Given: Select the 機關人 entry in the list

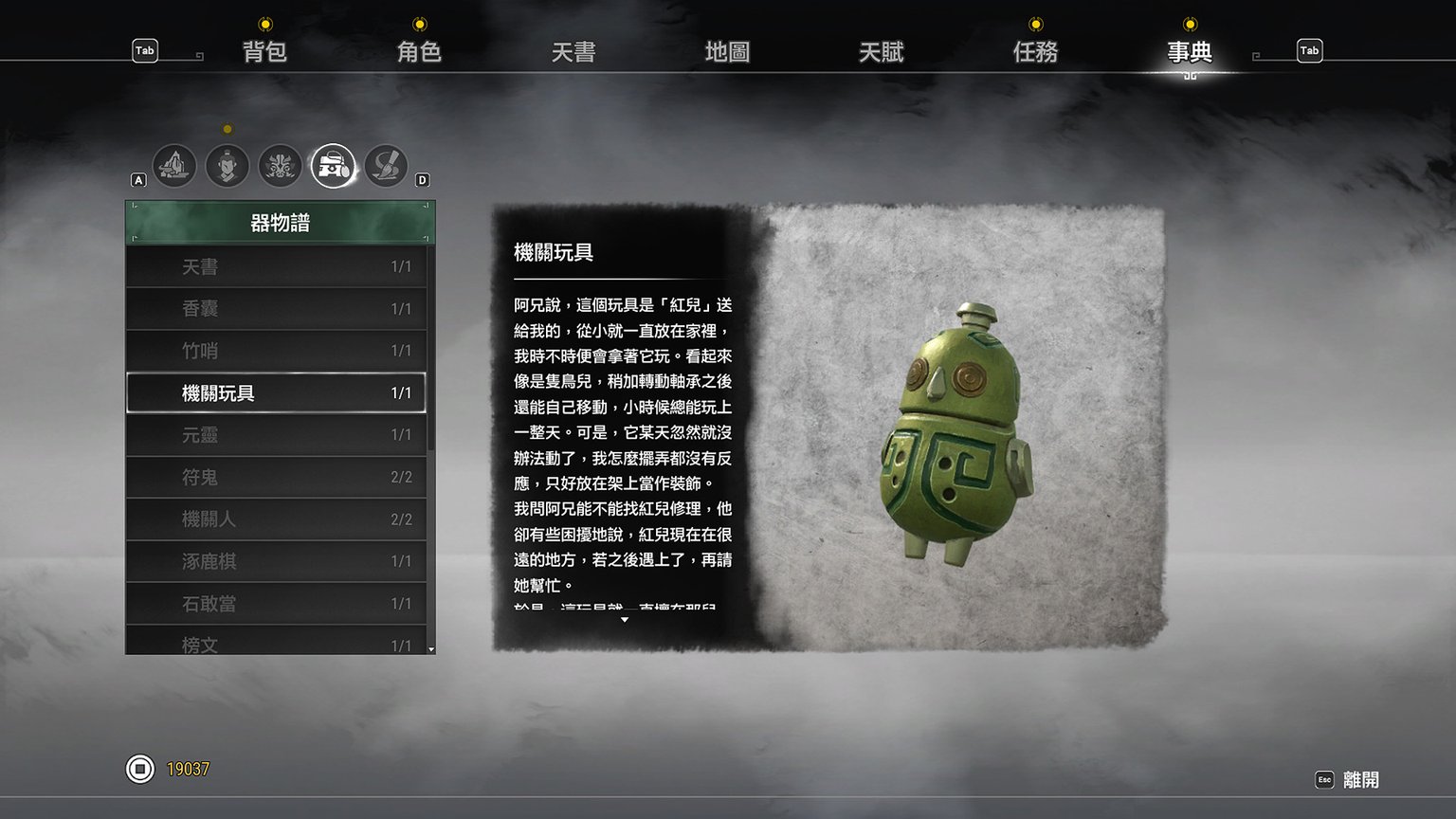Looking at the screenshot, I should [x=277, y=519].
